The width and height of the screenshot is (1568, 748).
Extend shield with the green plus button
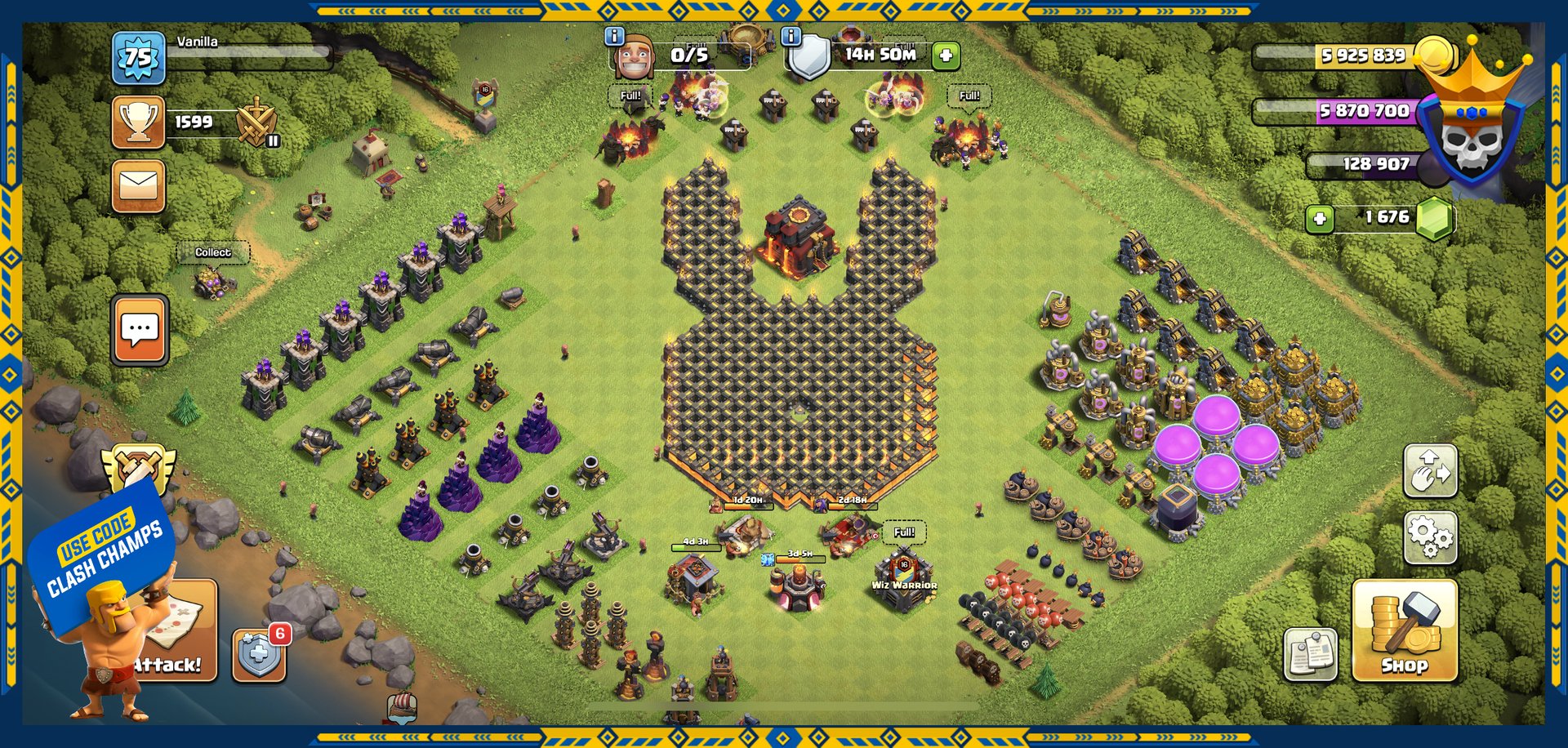click(x=946, y=56)
